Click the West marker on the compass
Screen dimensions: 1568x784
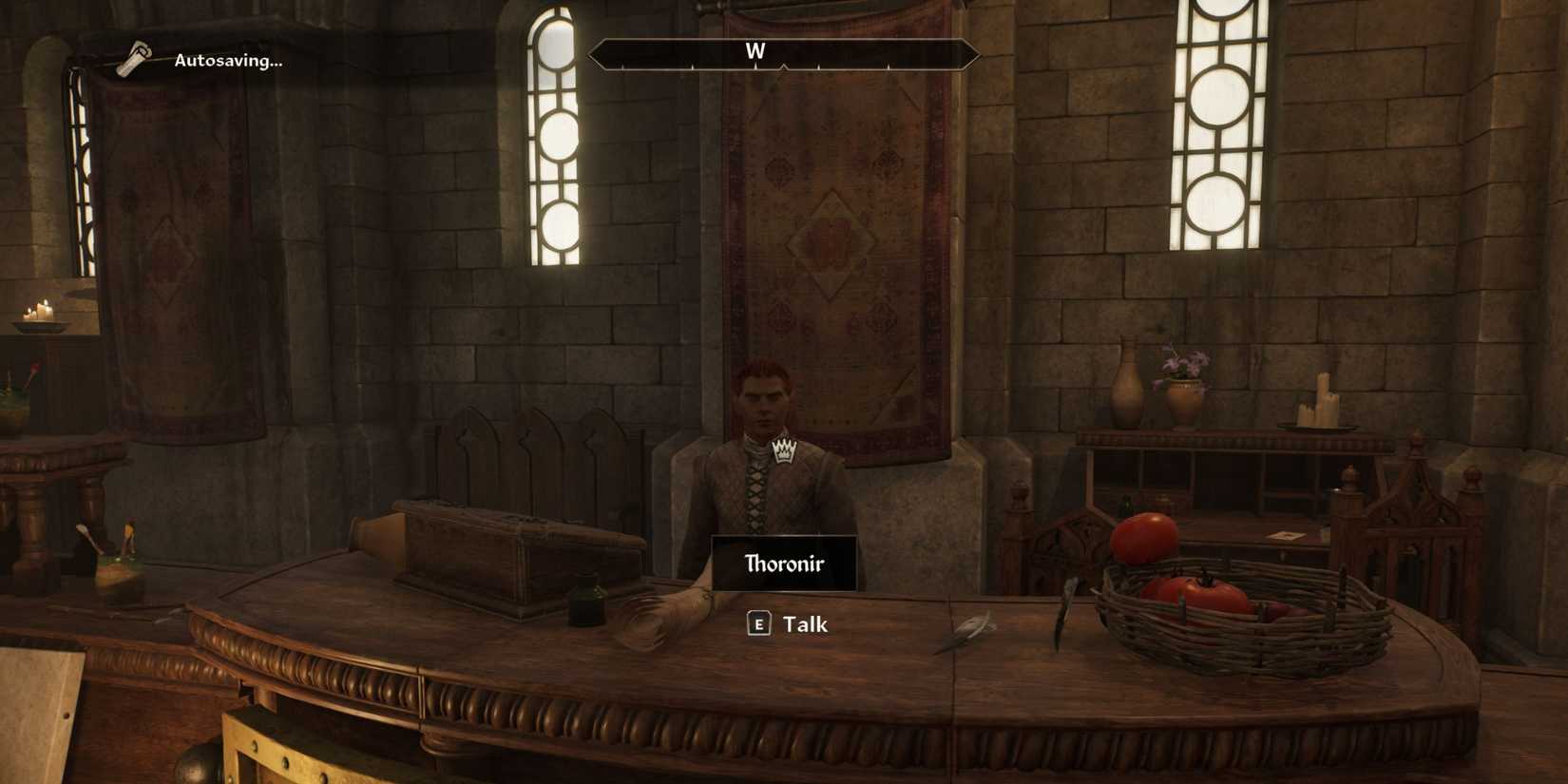click(x=755, y=52)
